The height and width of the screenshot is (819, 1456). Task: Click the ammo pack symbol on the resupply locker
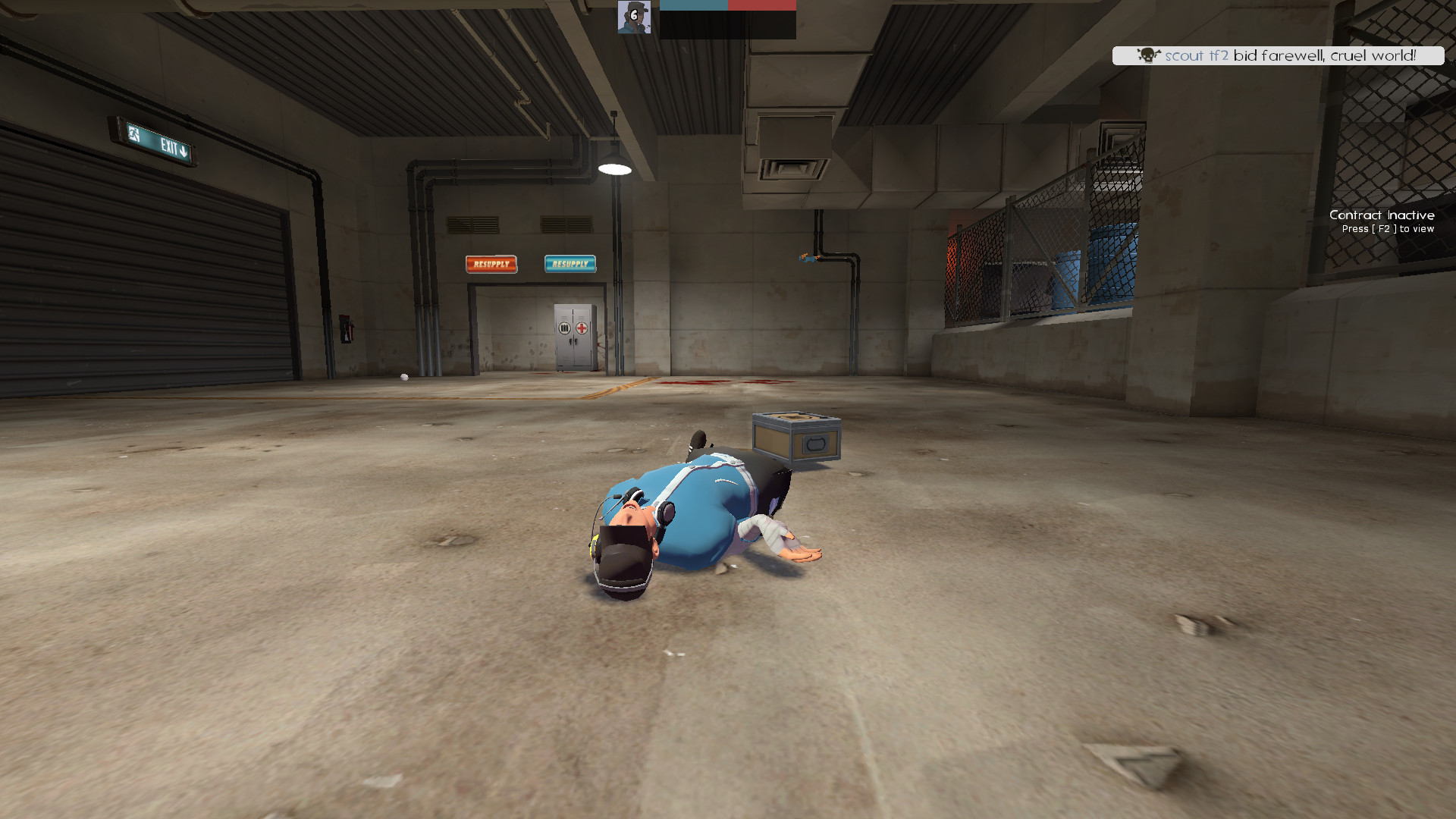(x=564, y=328)
